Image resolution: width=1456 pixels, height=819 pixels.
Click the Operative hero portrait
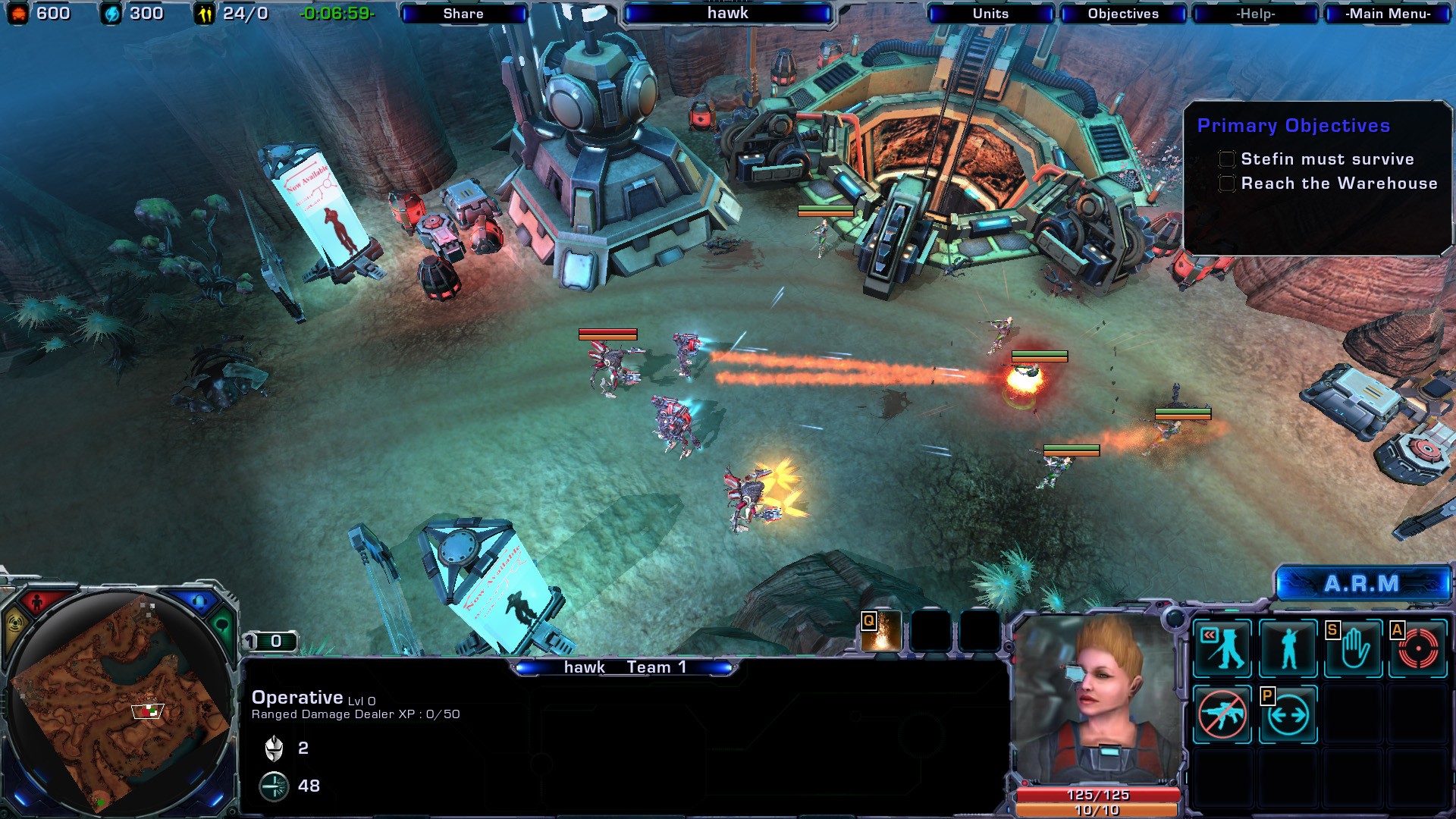[x=1097, y=698]
